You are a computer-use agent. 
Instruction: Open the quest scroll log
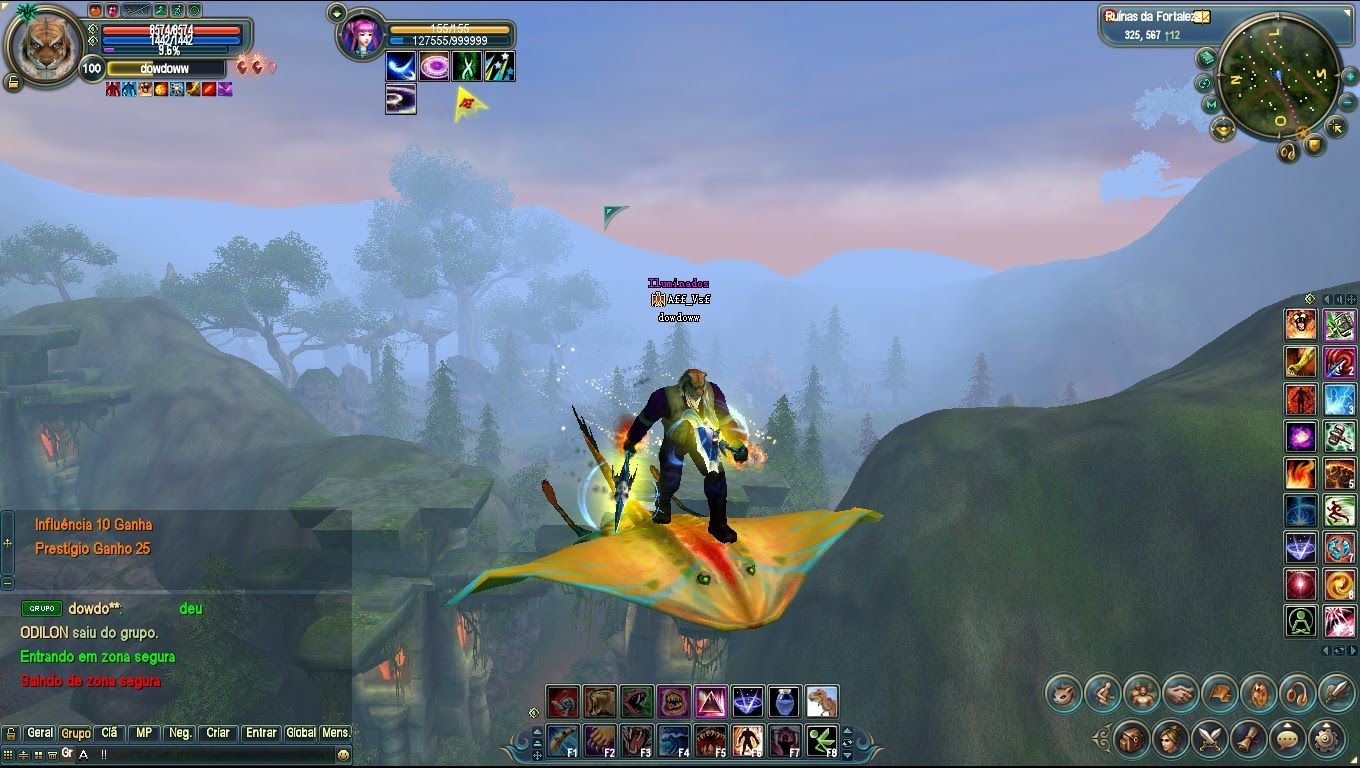tap(1248, 739)
